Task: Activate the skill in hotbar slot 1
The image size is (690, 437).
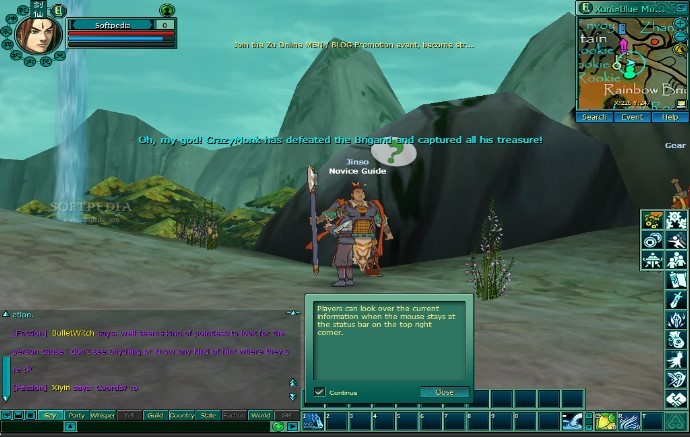Action: (x=313, y=421)
